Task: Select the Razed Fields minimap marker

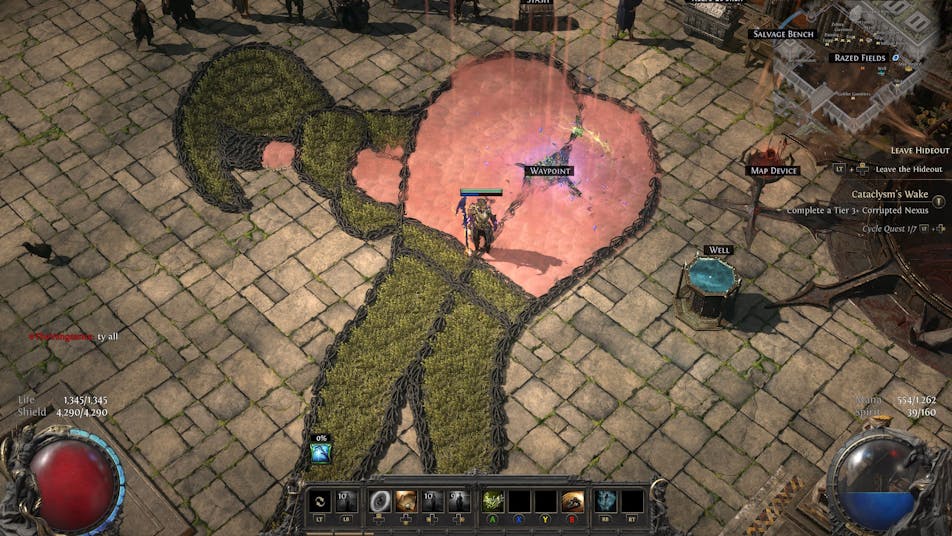Action: [x=860, y=58]
